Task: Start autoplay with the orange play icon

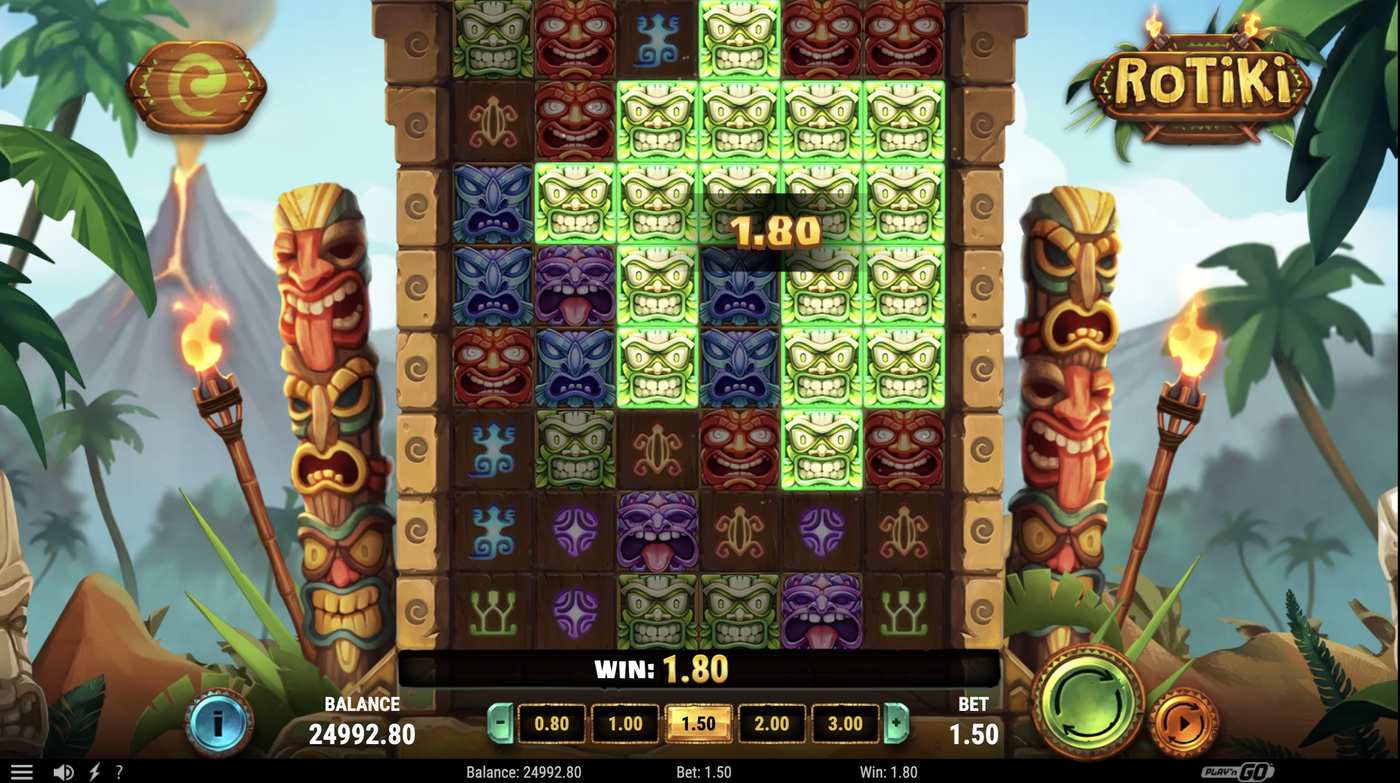Action: 1184,724
